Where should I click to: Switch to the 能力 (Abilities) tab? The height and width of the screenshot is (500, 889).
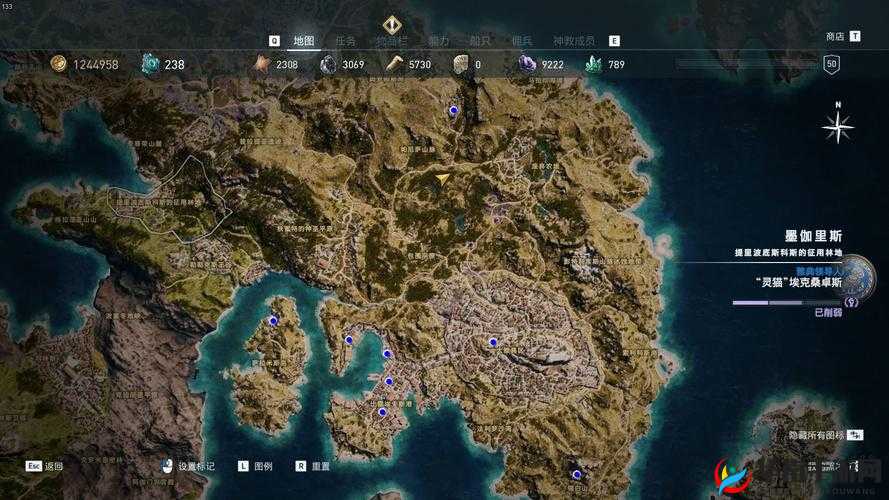coord(439,41)
